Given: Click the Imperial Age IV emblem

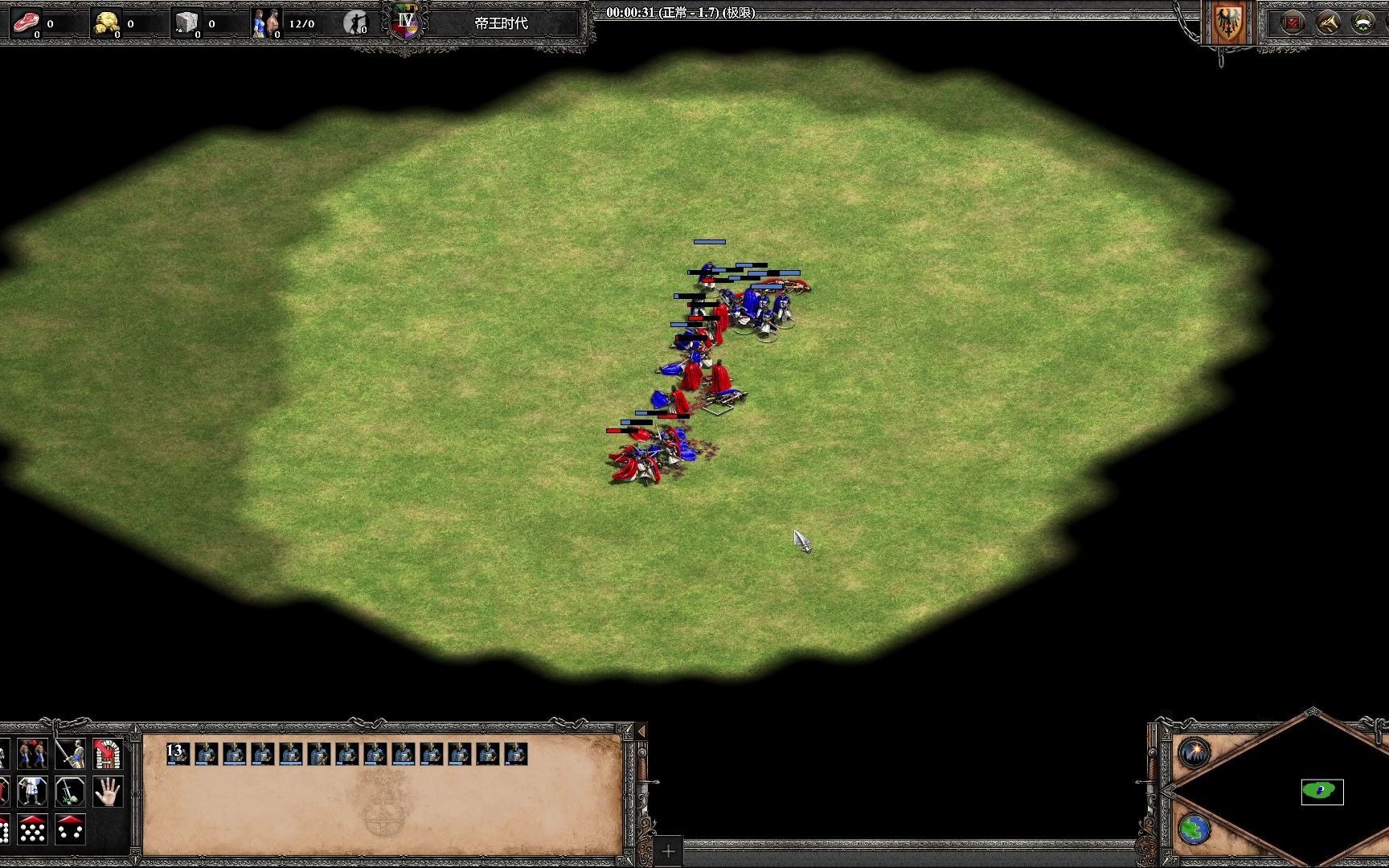Looking at the screenshot, I should tap(407, 22).
